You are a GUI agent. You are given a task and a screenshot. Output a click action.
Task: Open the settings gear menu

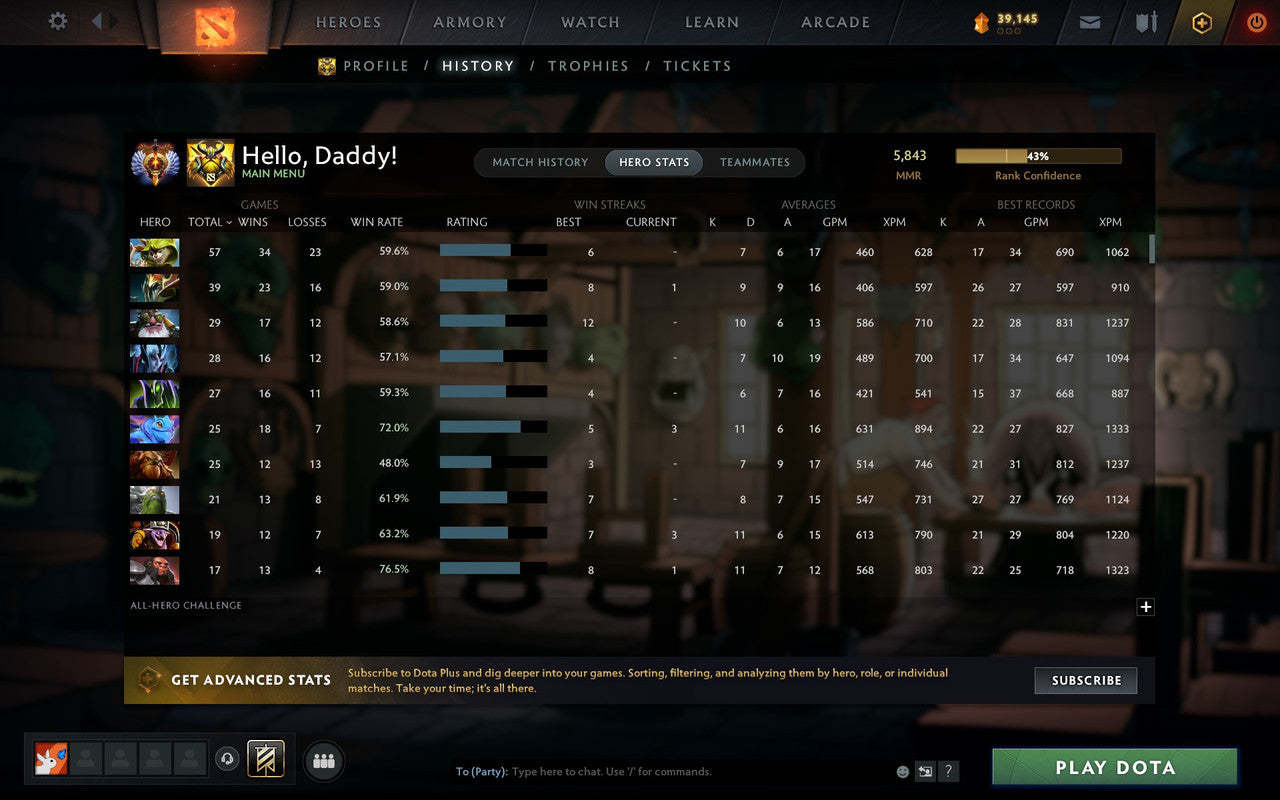tap(57, 21)
